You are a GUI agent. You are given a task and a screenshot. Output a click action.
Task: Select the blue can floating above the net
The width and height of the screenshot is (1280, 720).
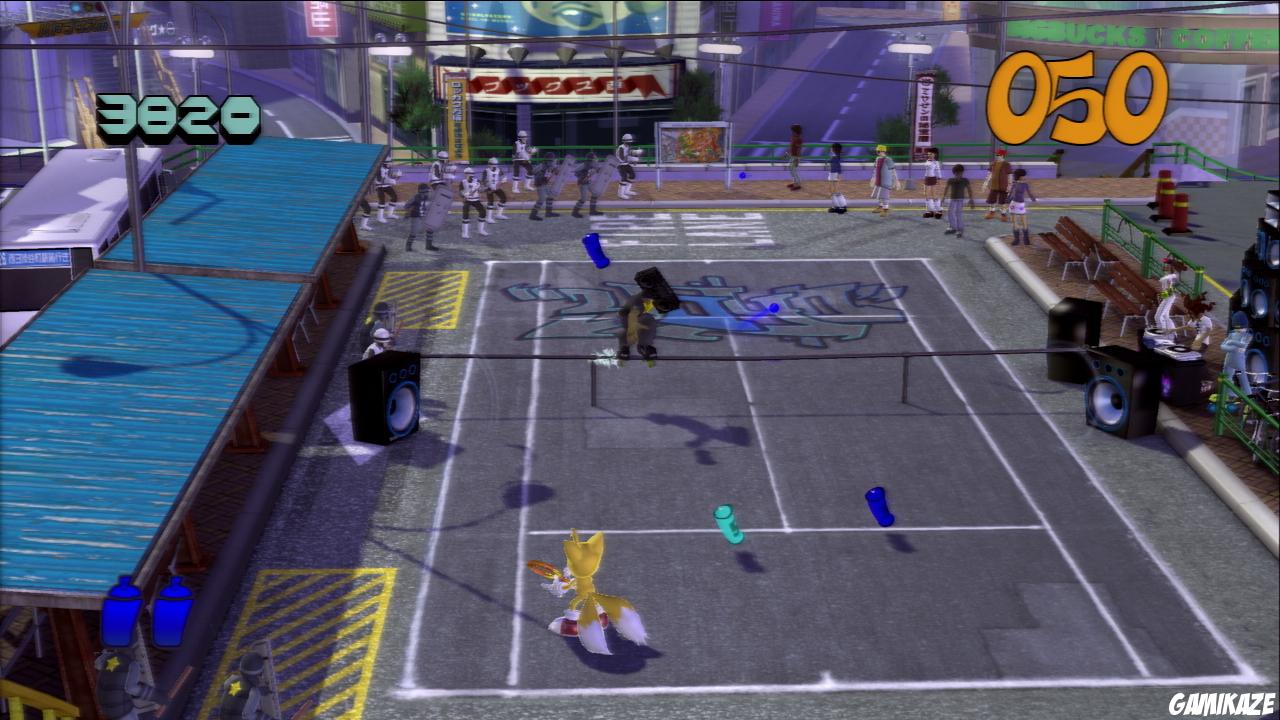594,250
